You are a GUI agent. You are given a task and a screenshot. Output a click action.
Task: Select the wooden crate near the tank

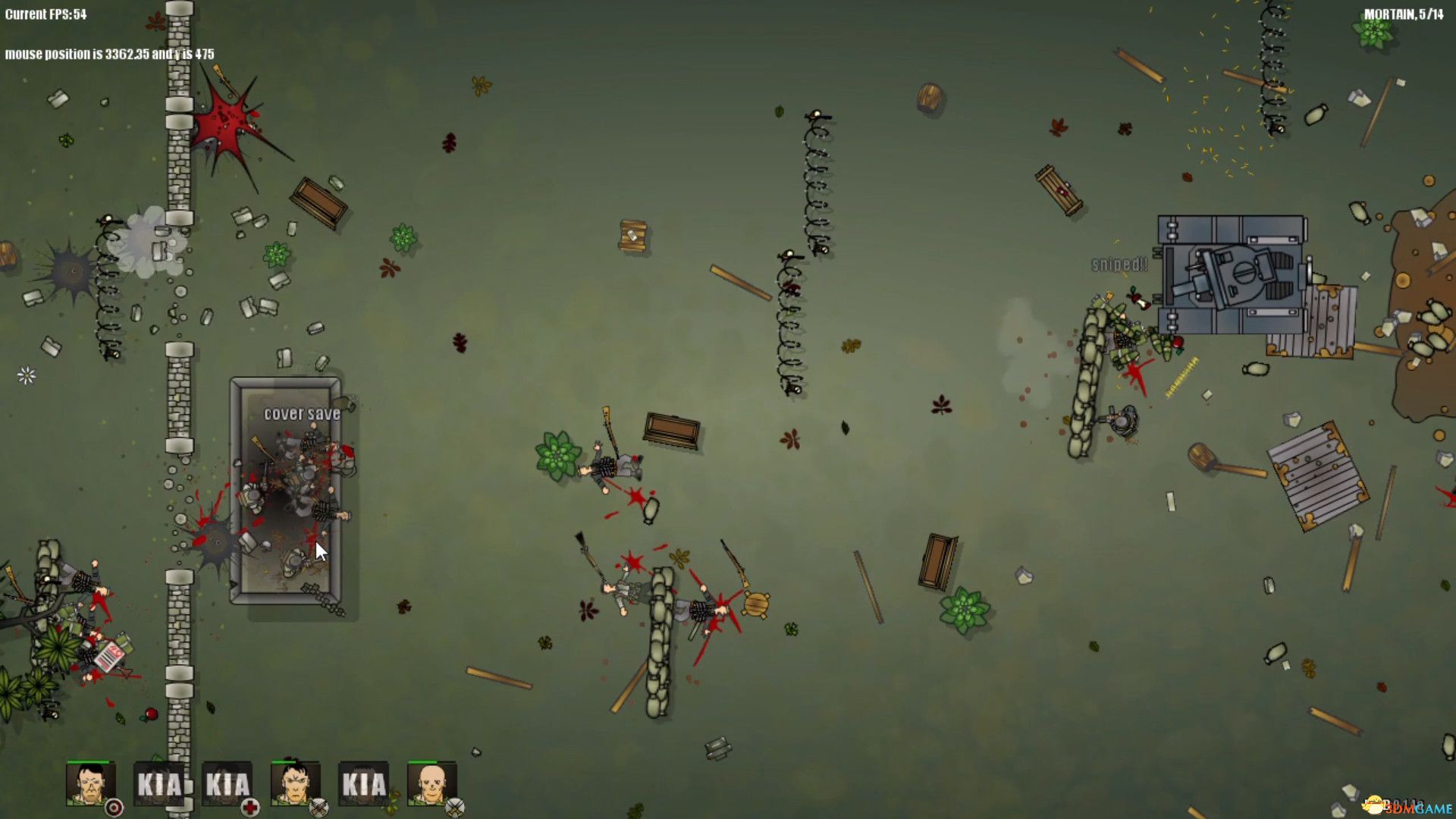1058,190
